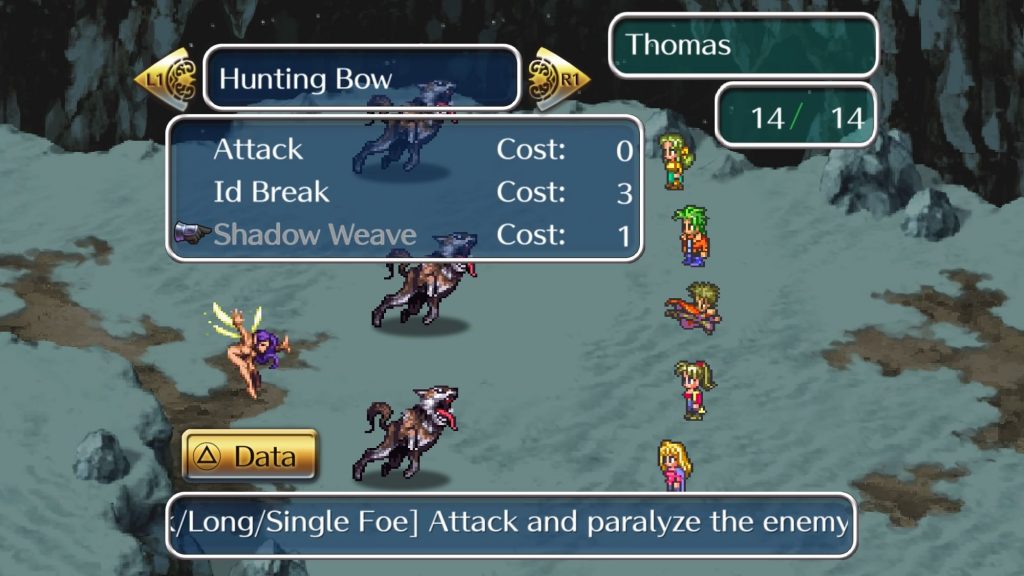Switch to previous weapon with left arrow
The image size is (1024, 576).
[x=164, y=77]
